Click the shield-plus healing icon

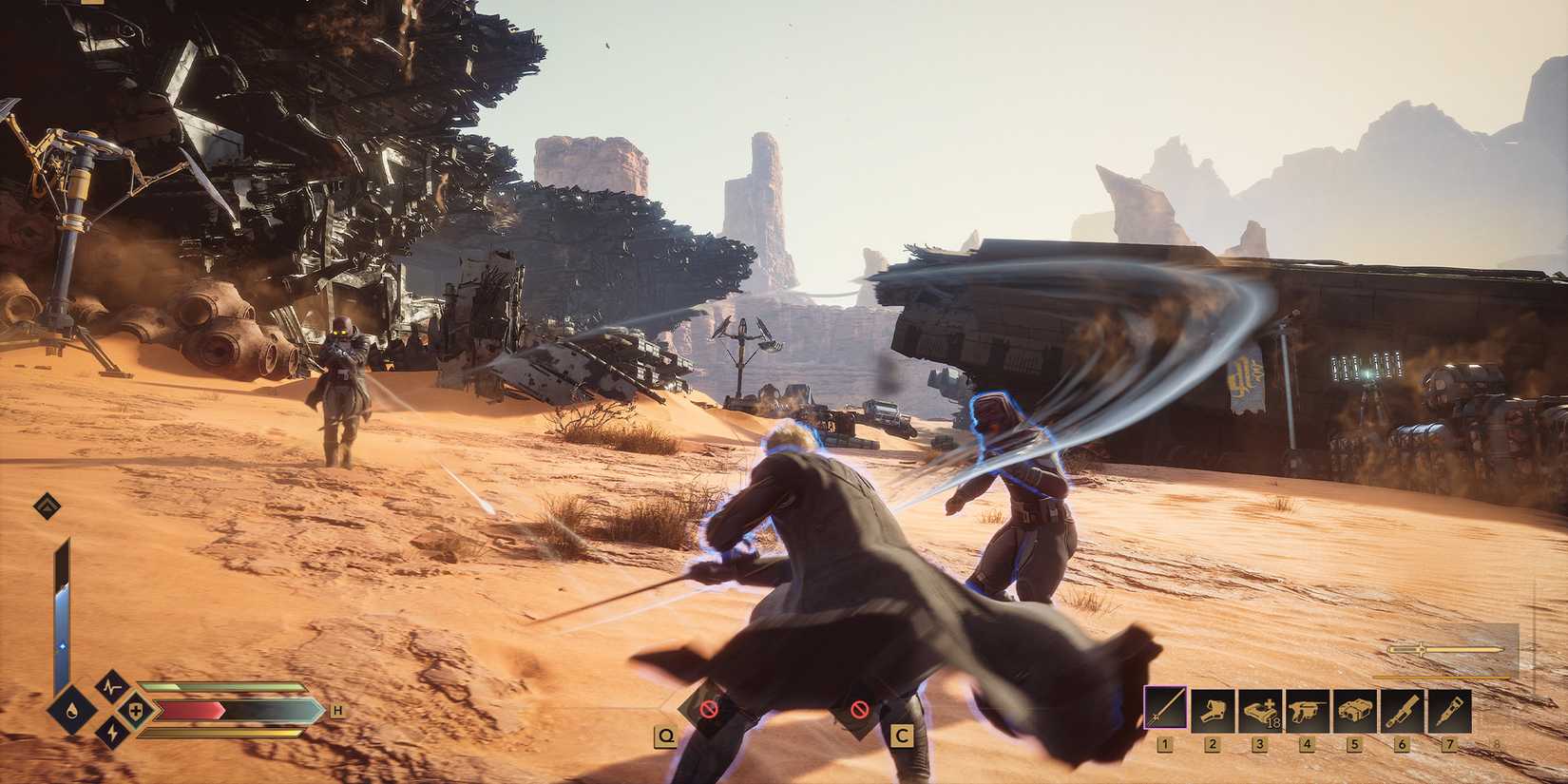[135, 711]
